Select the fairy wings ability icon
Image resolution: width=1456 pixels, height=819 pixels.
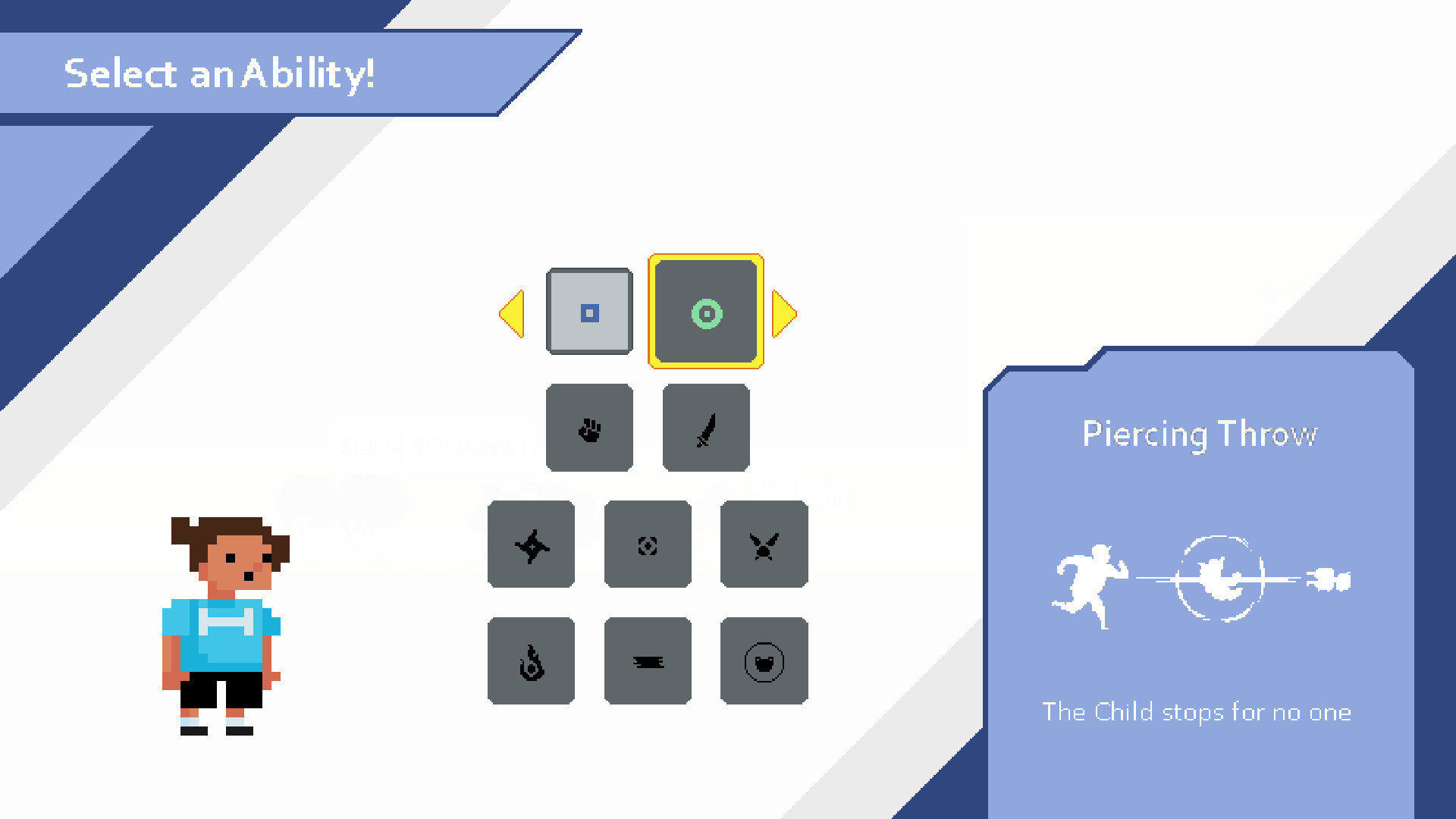764,544
